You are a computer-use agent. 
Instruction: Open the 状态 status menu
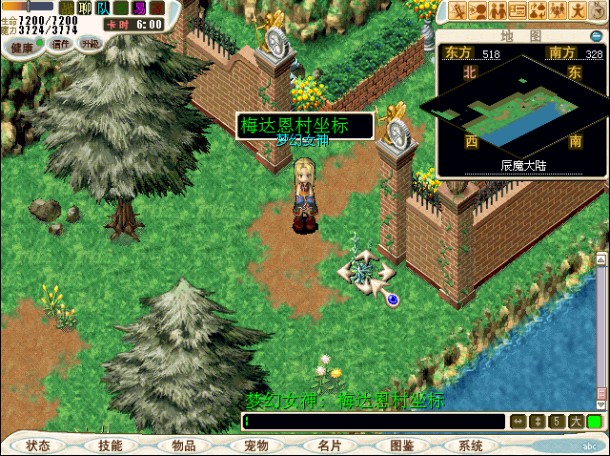click(x=38, y=445)
